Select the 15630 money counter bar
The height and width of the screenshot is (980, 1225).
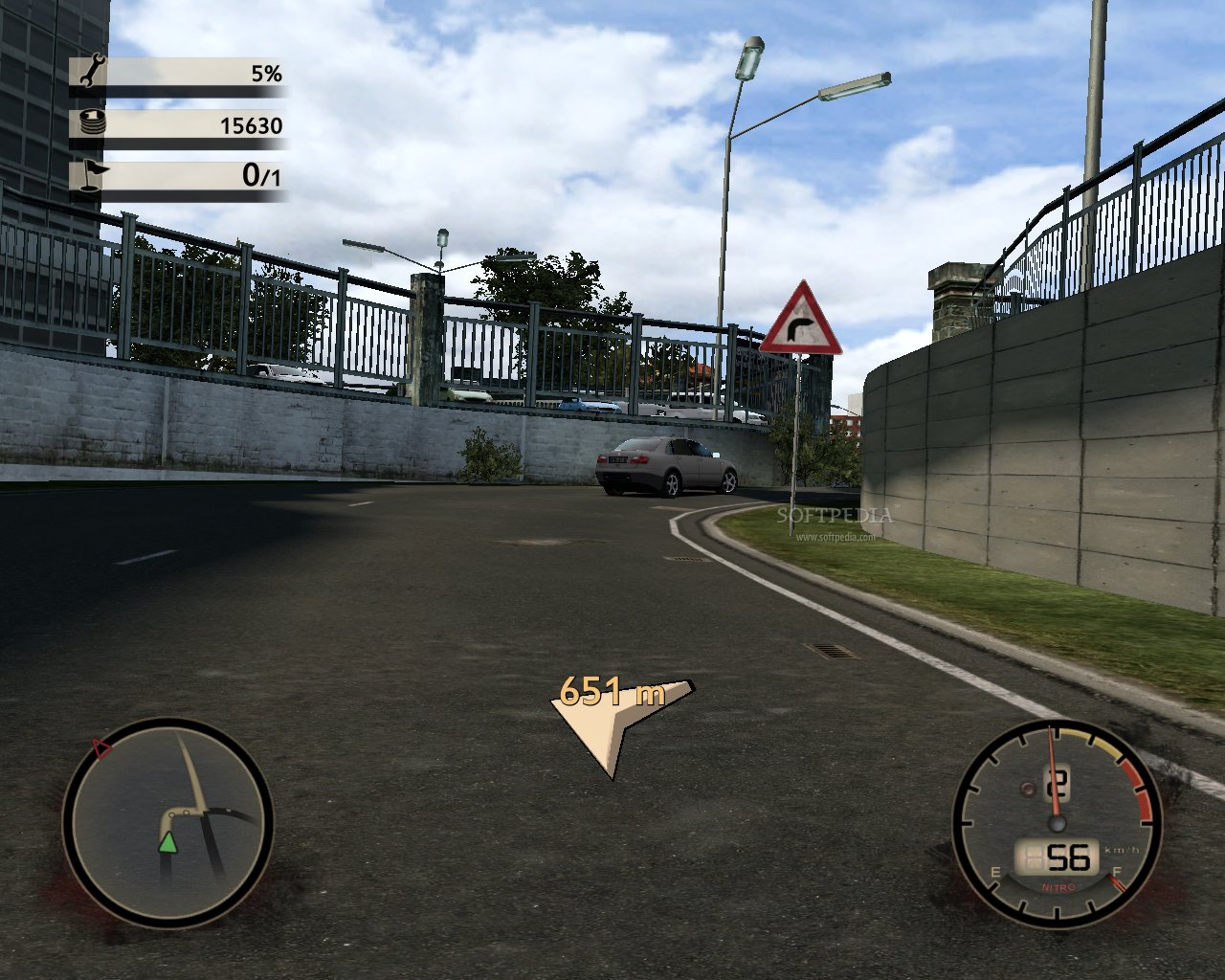[x=191, y=124]
